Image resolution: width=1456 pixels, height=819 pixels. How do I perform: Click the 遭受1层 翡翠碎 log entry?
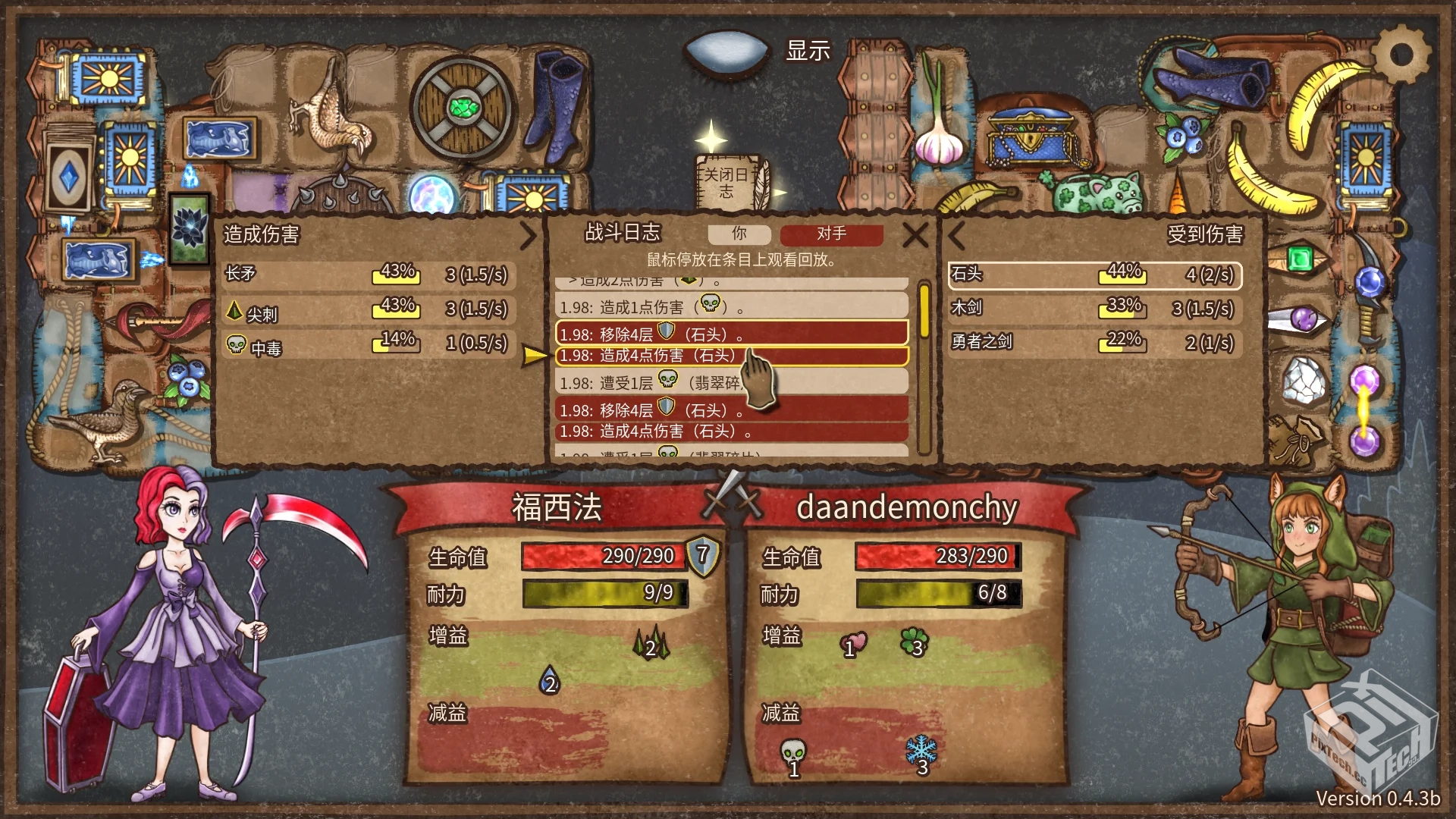tap(652, 382)
